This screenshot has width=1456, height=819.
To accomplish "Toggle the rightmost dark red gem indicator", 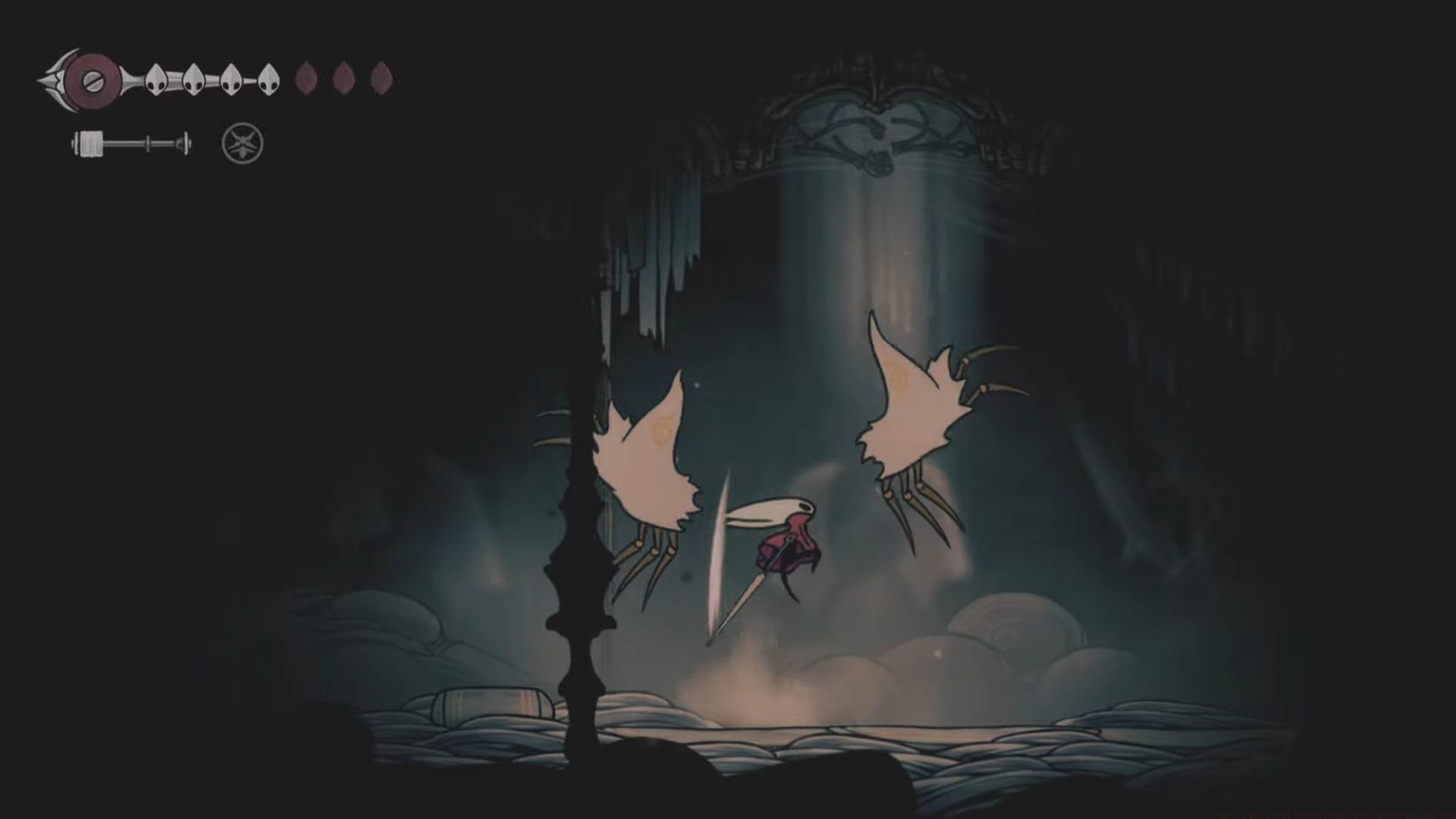I will (x=381, y=78).
